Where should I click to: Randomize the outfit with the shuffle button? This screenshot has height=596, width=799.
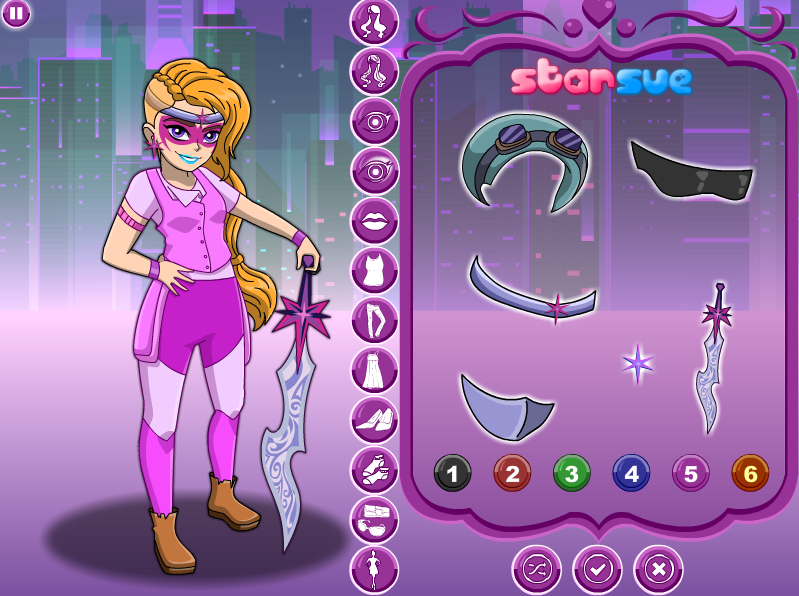[x=537, y=569]
